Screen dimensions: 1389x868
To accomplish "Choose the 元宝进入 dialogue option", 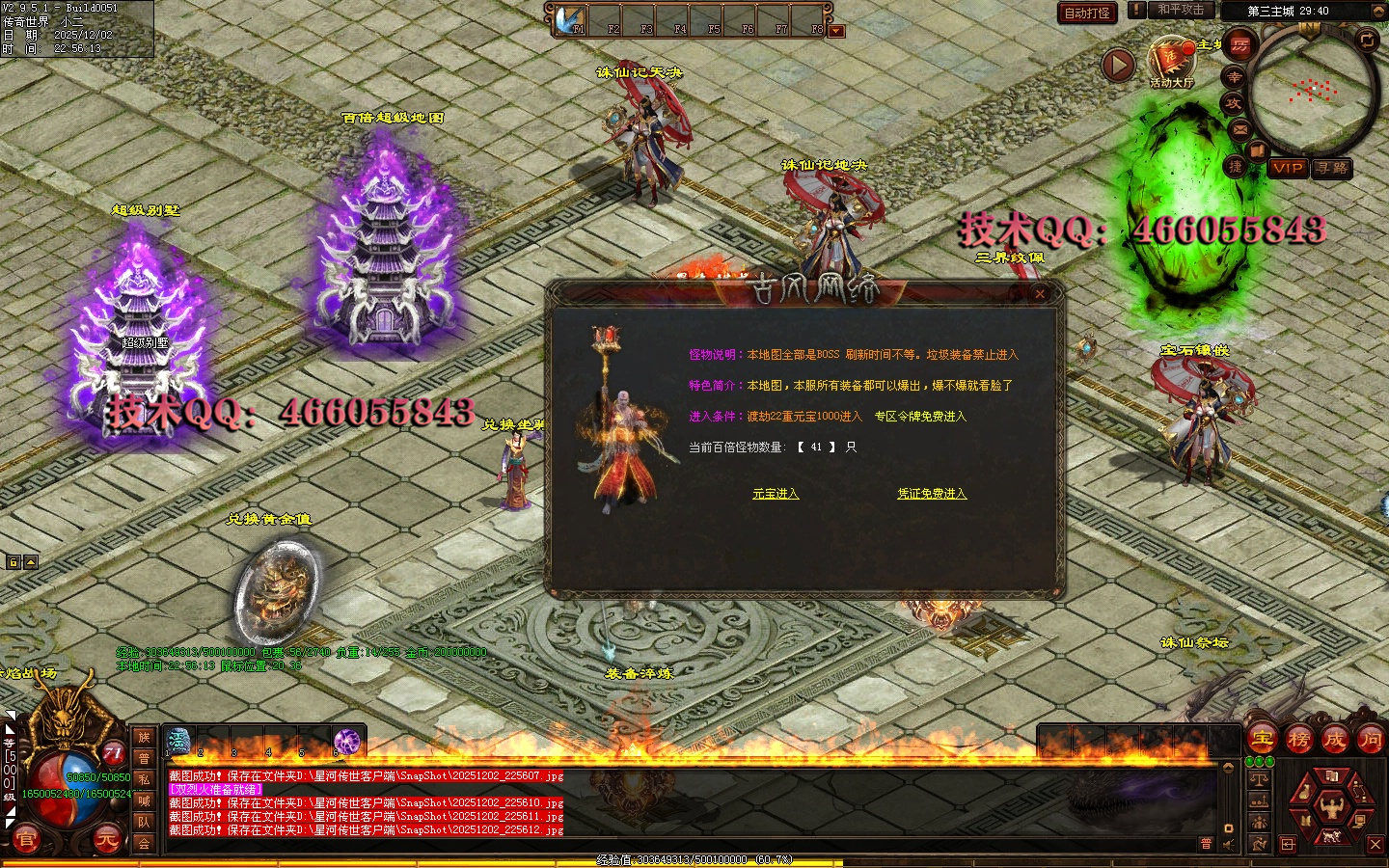I will click(x=776, y=494).
